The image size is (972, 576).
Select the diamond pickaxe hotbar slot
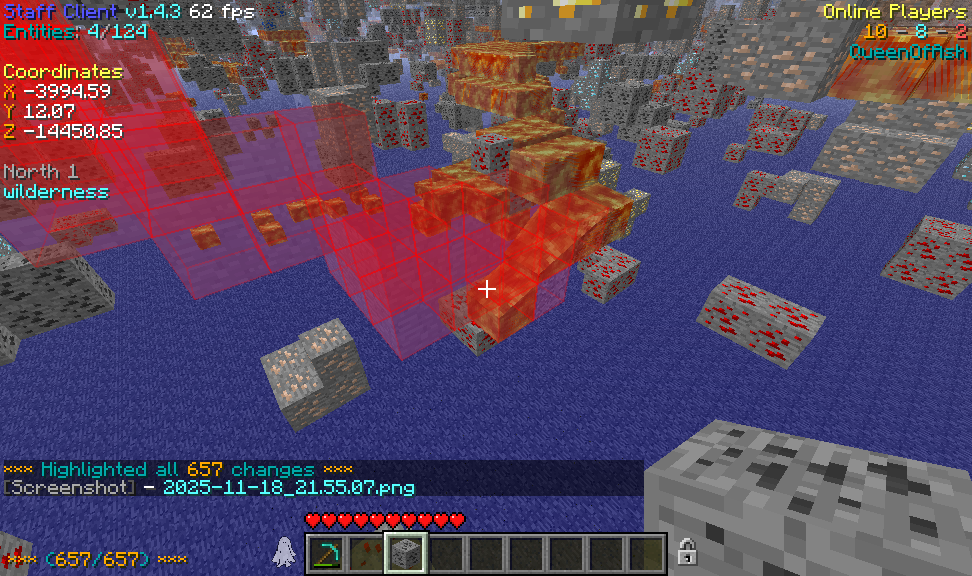326,553
